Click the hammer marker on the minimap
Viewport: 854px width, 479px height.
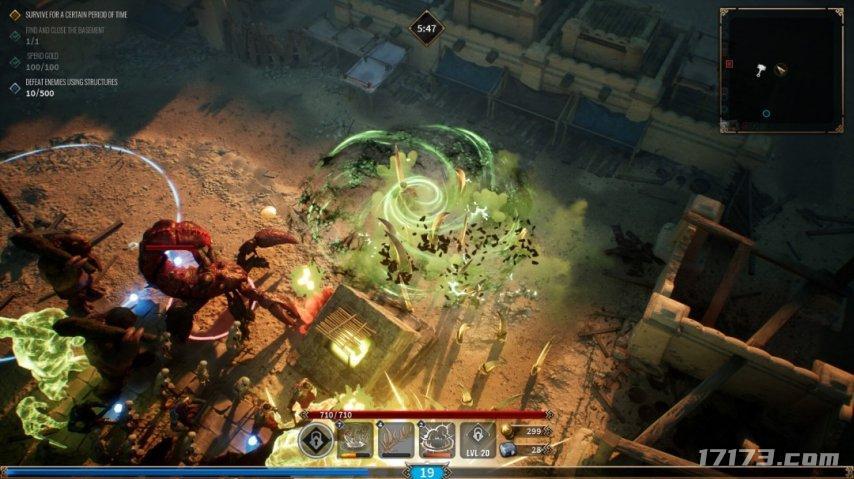click(762, 69)
